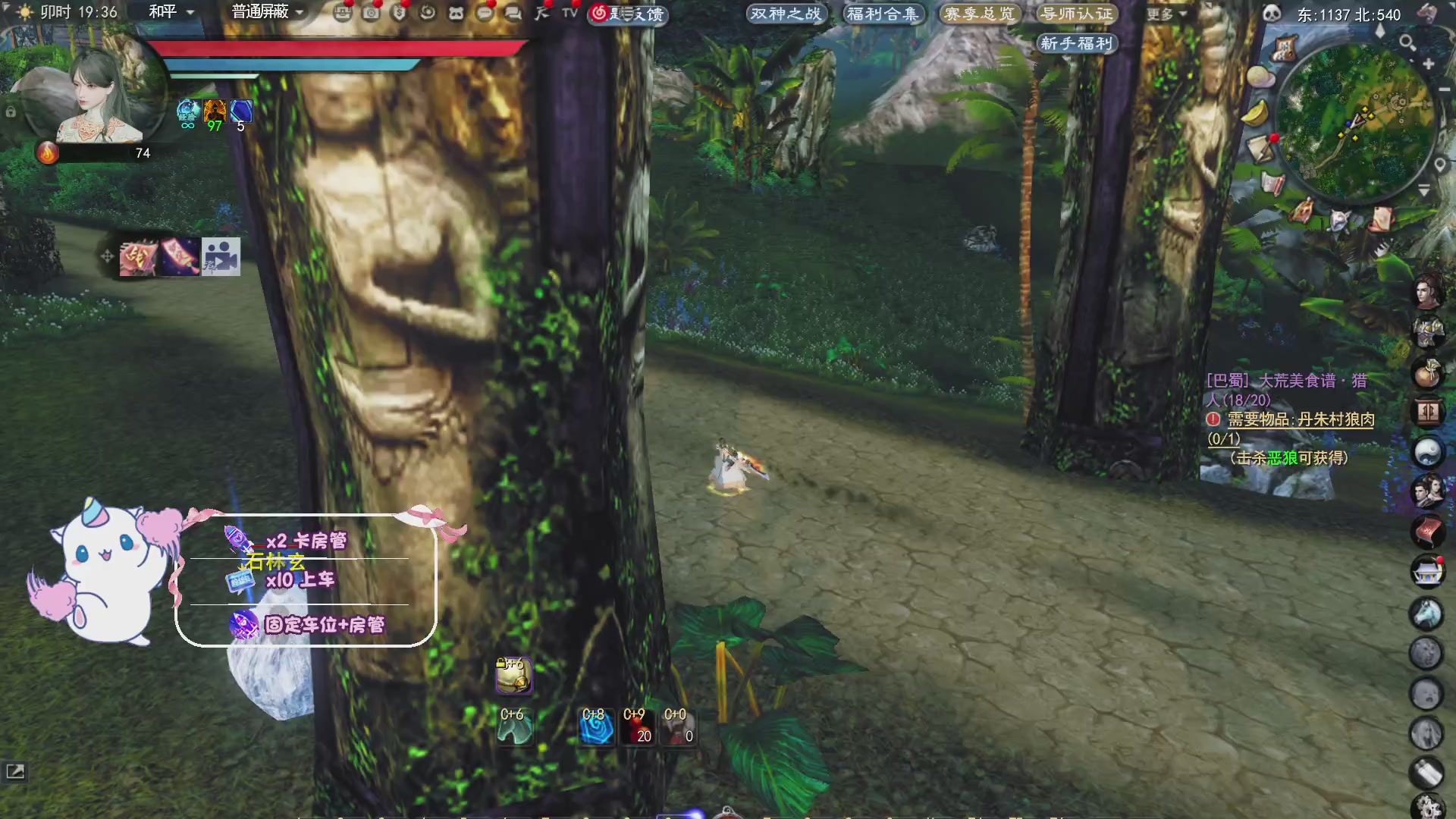The height and width of the screenshot is (819, 1456).
Task: Open the yin-yang cultivation panel on right sidebar
Action: click(x=1429, y=451)
